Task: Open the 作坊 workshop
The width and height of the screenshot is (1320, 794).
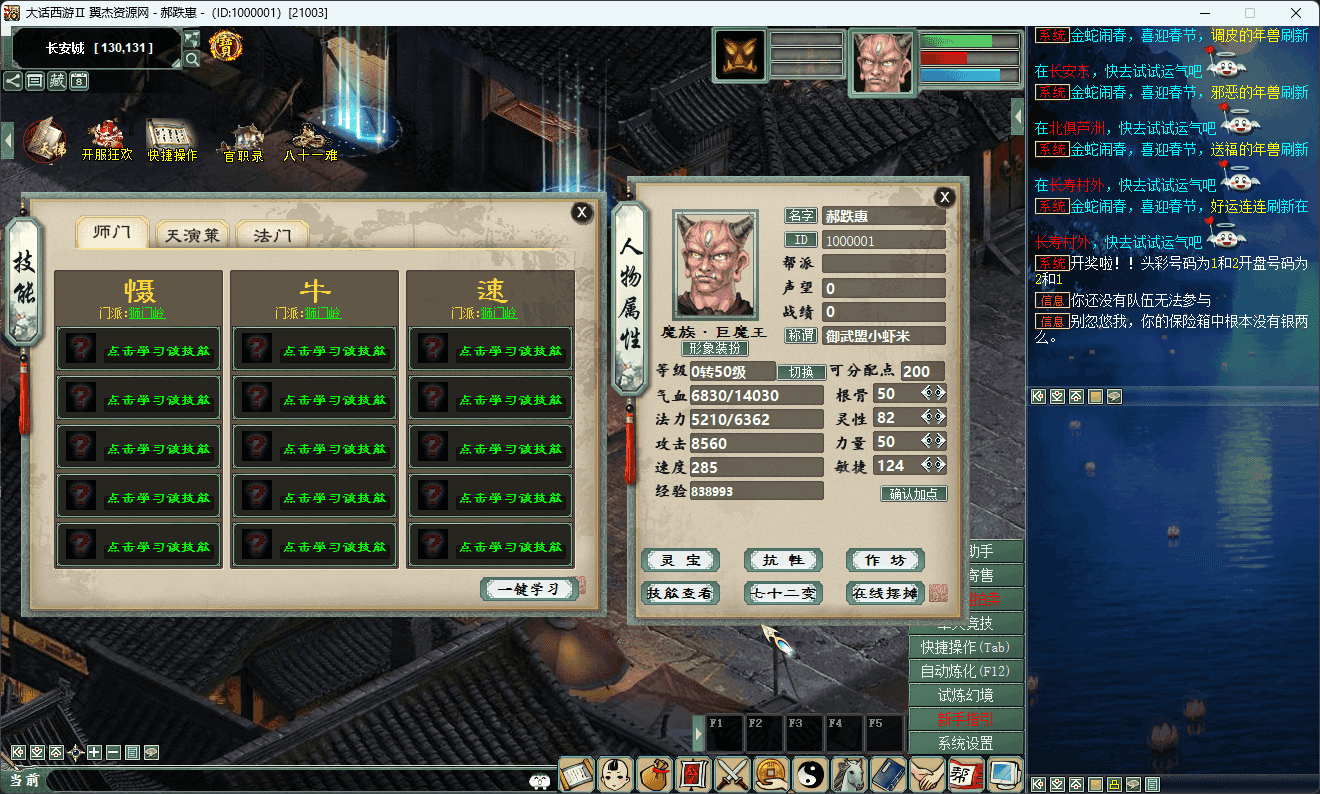Action: pos(885,560)
